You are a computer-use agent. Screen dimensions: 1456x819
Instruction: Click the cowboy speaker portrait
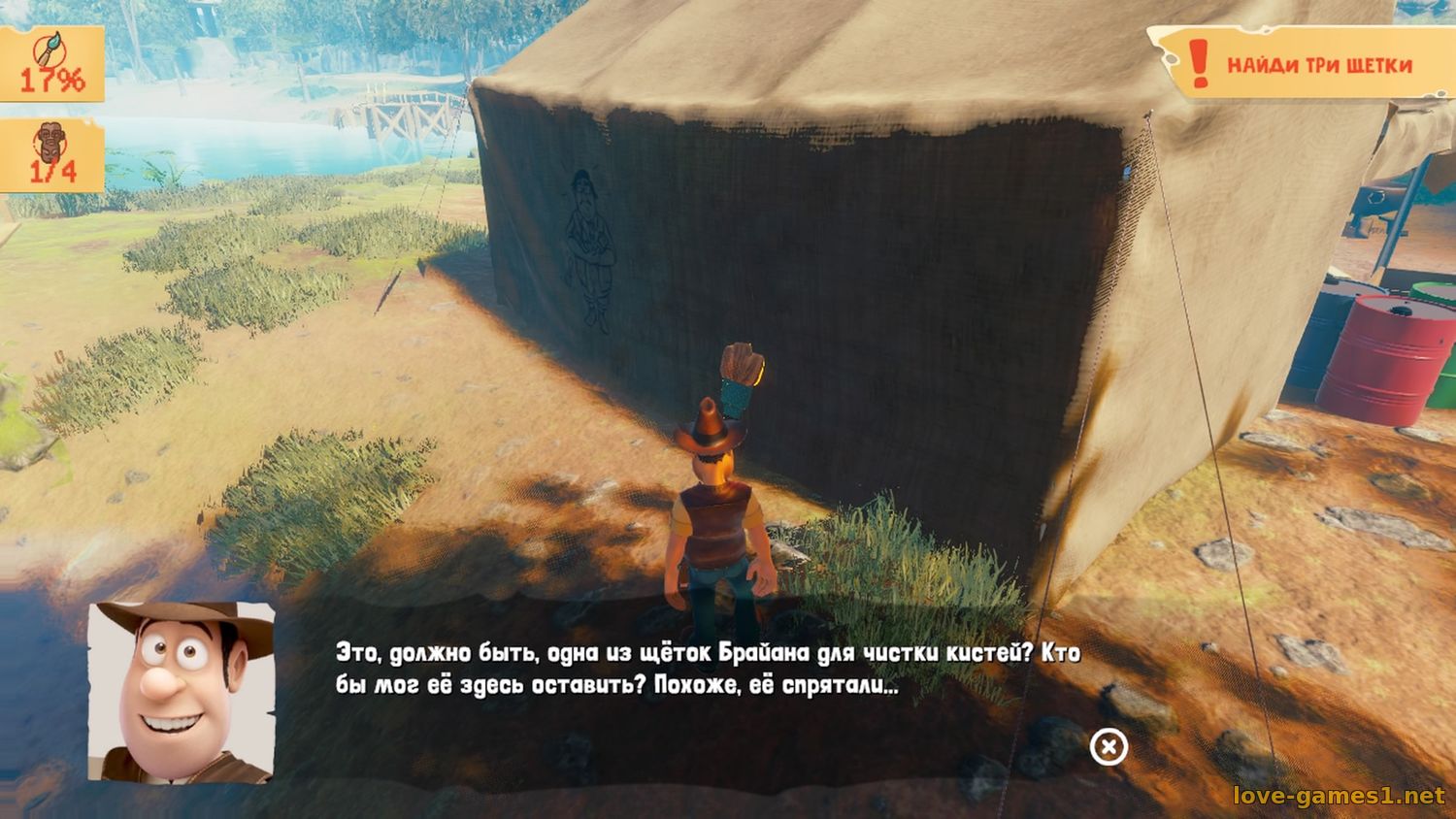point(182,691)
